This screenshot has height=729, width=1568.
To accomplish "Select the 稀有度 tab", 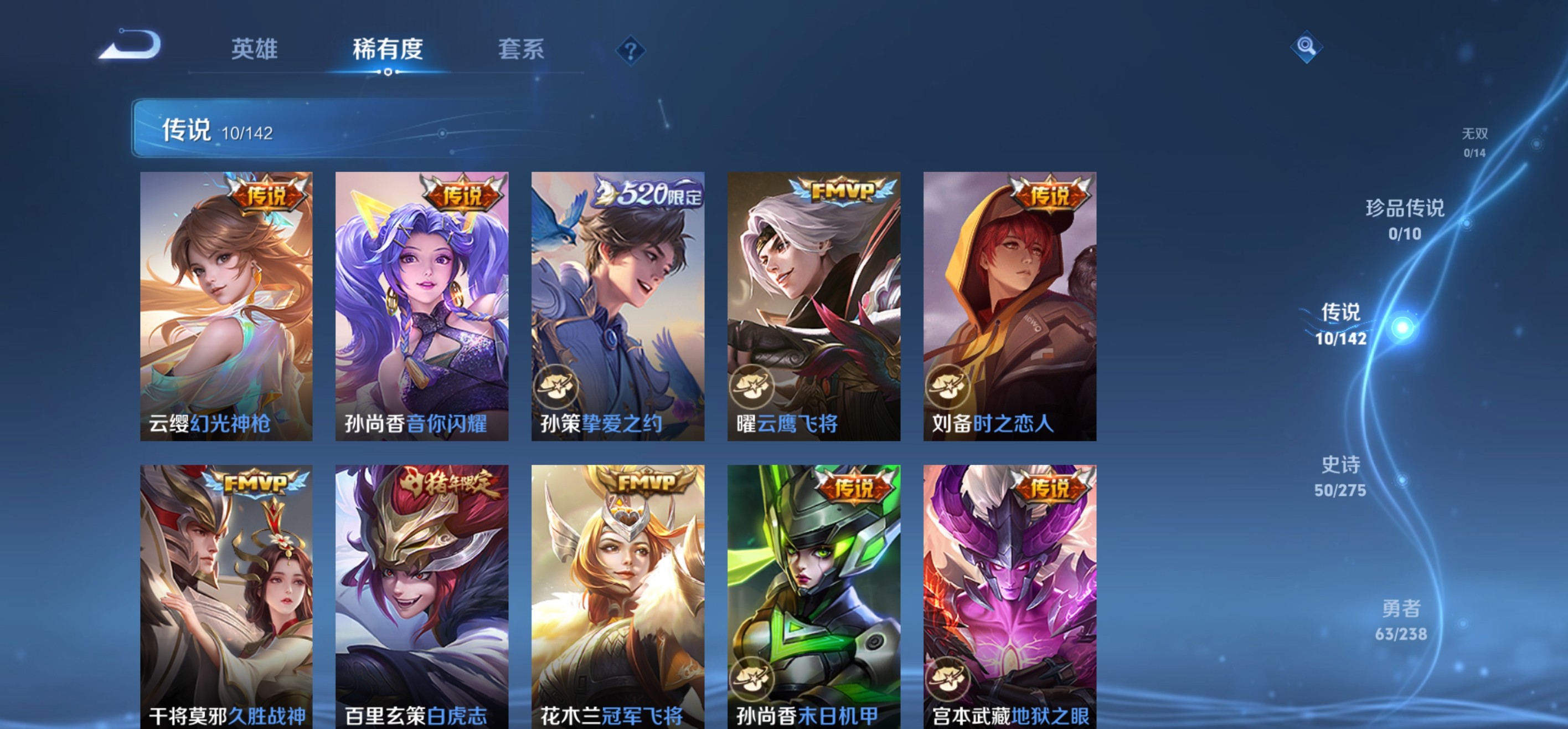I will pos(386,50).
